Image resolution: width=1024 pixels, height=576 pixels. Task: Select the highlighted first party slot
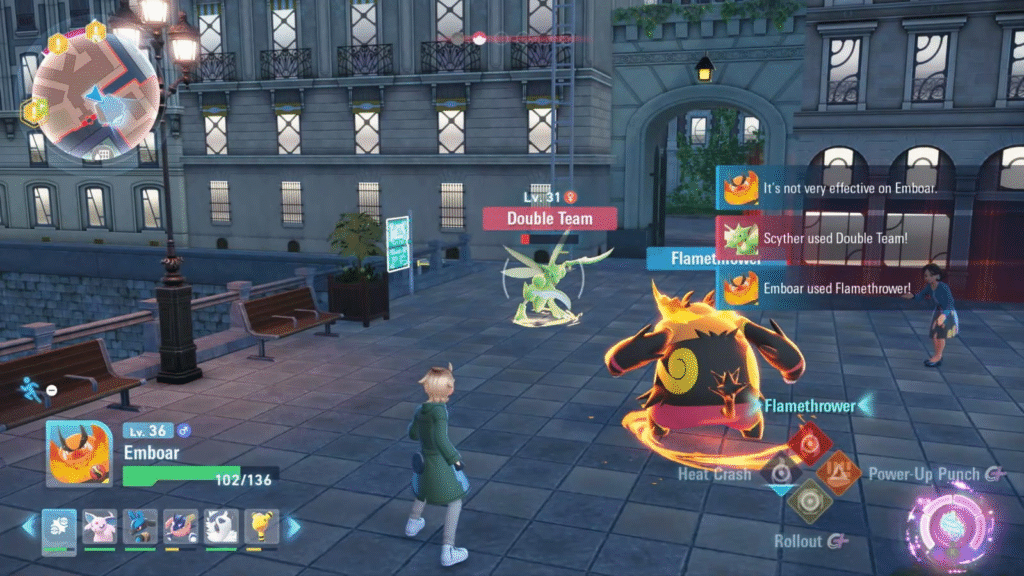click(x=59, y=526)
